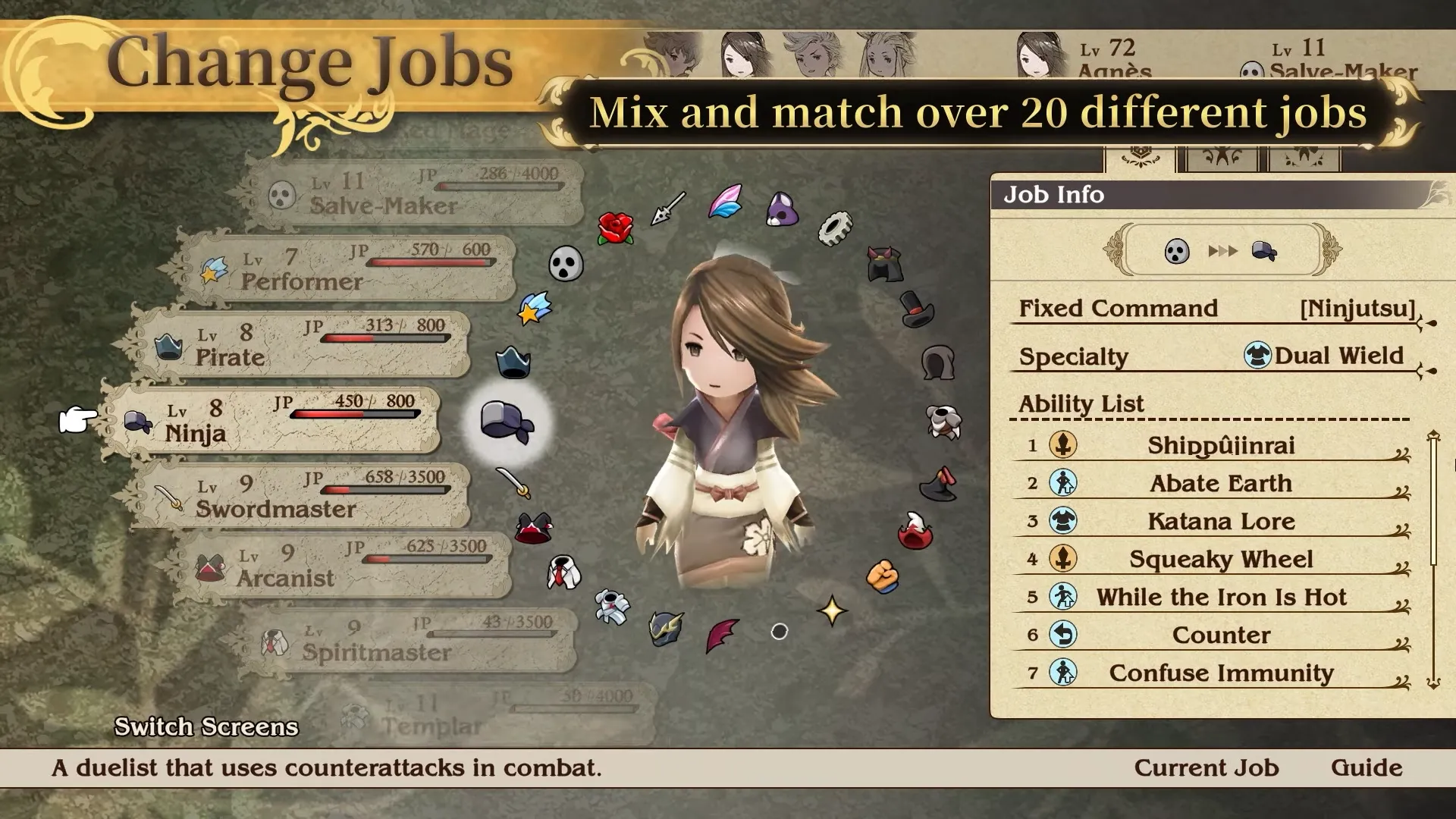Select the Spiritmaster job row
Image resolution: width=1456 pixels, height=819 pixels.
click(x=409, y=641)
